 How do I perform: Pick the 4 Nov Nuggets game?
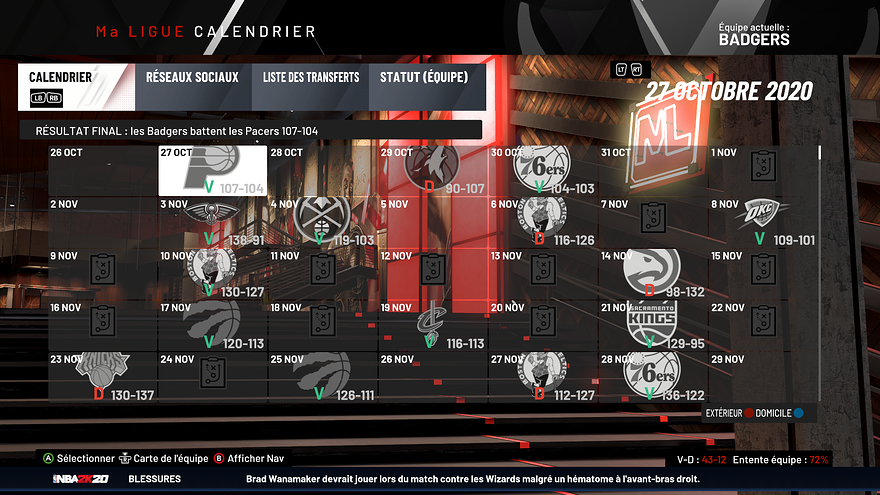tap(322, 222)
